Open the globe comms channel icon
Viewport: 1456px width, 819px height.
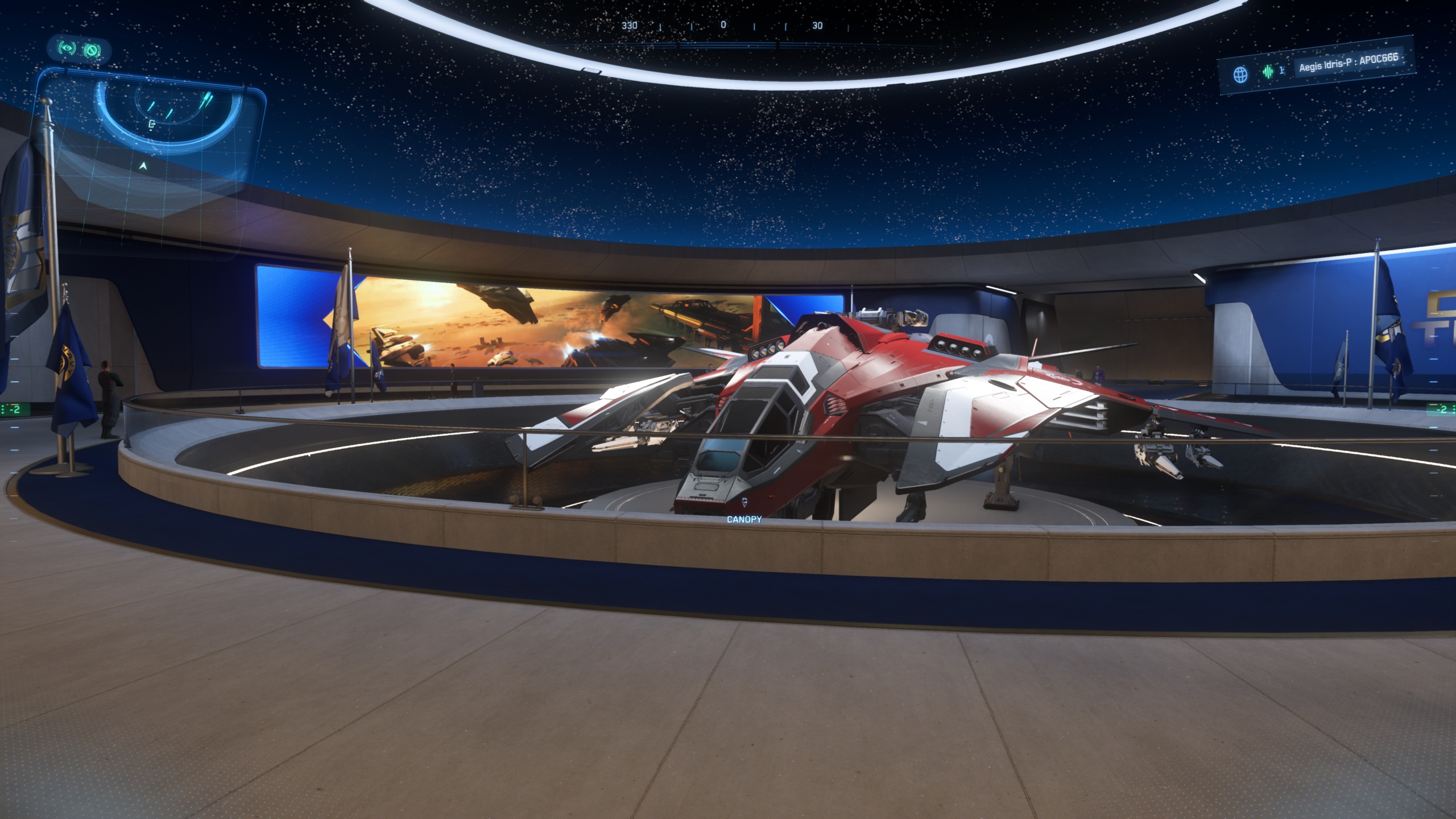coord(1240,75)
